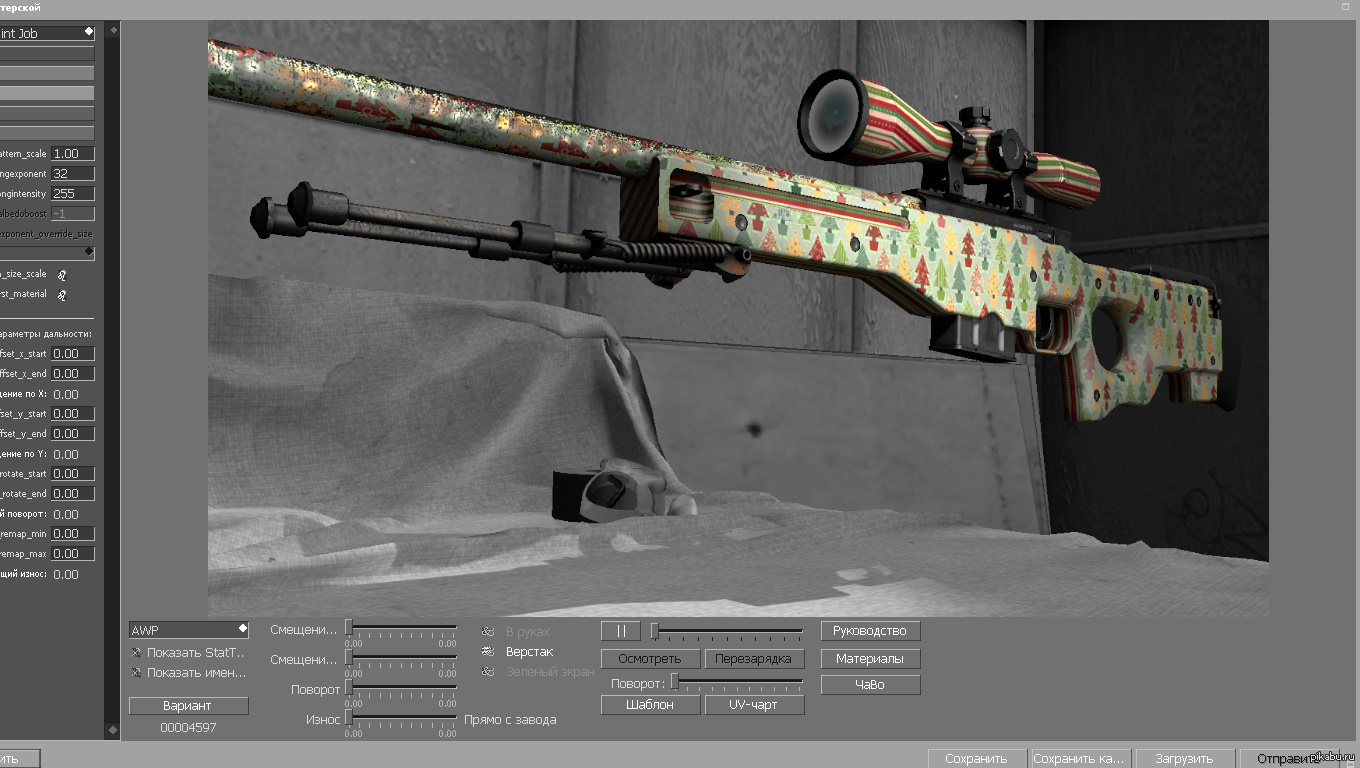Open the Paint Job style dropdown
1360x768 pixels.
pyautogui.click(x=47, y=33)
